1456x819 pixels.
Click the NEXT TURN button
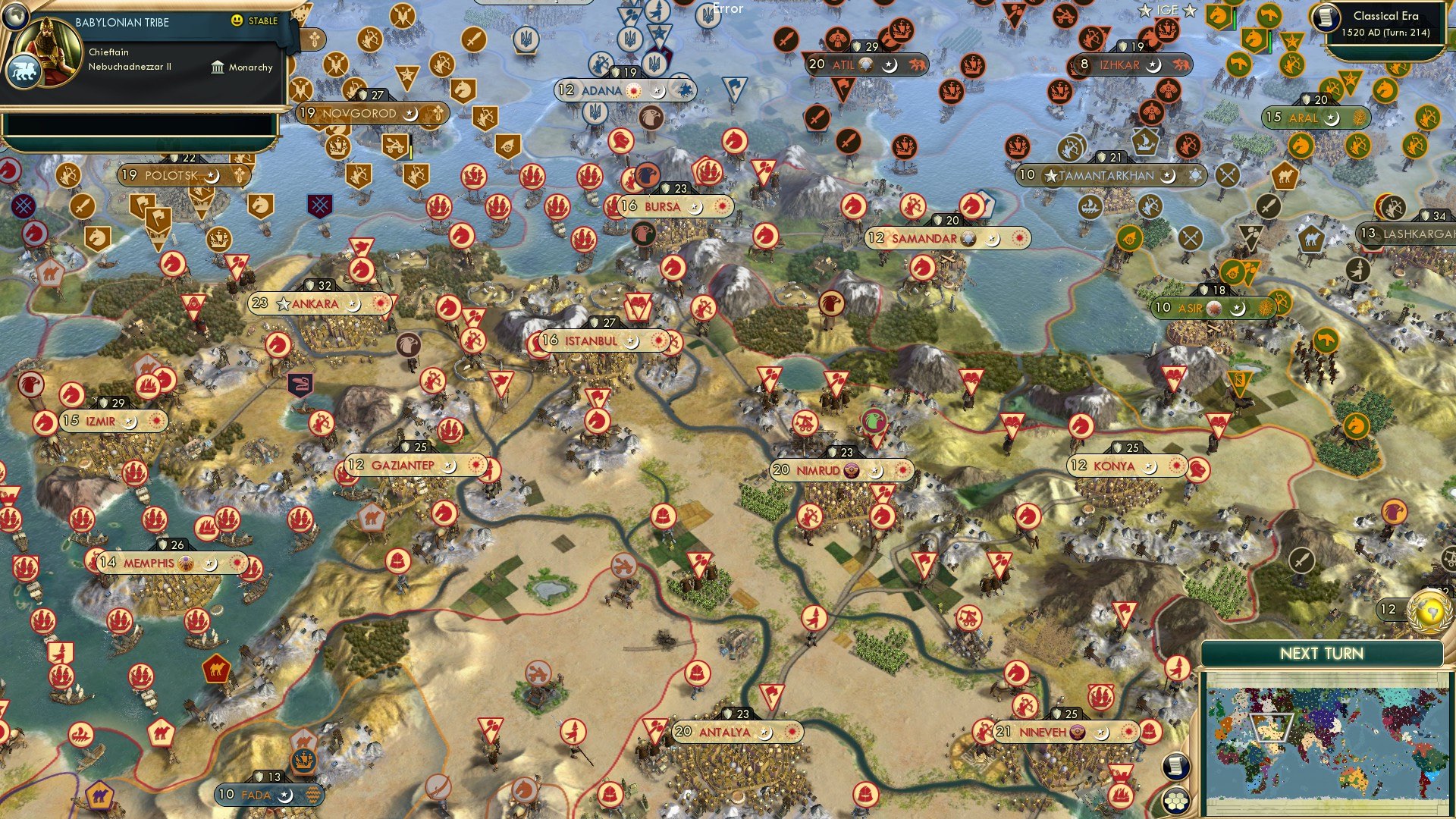point(1323,652)
